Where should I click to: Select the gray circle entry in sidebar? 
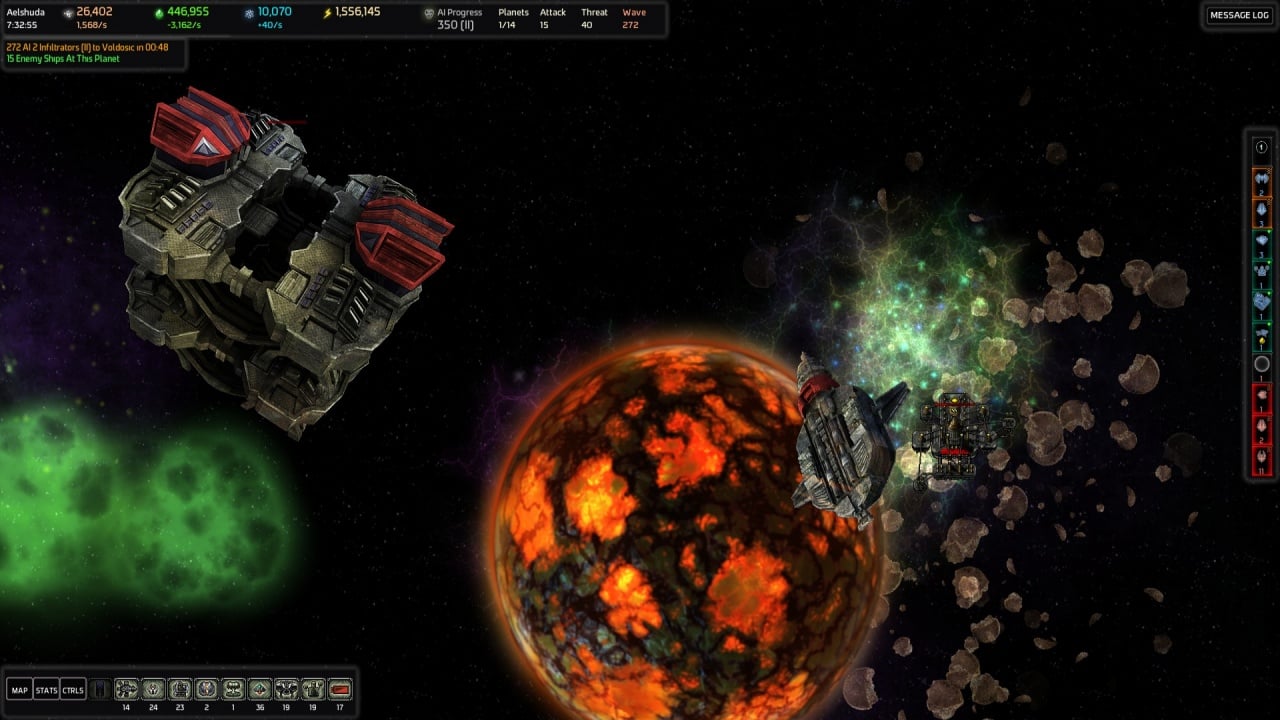(x=1261, y=365)
